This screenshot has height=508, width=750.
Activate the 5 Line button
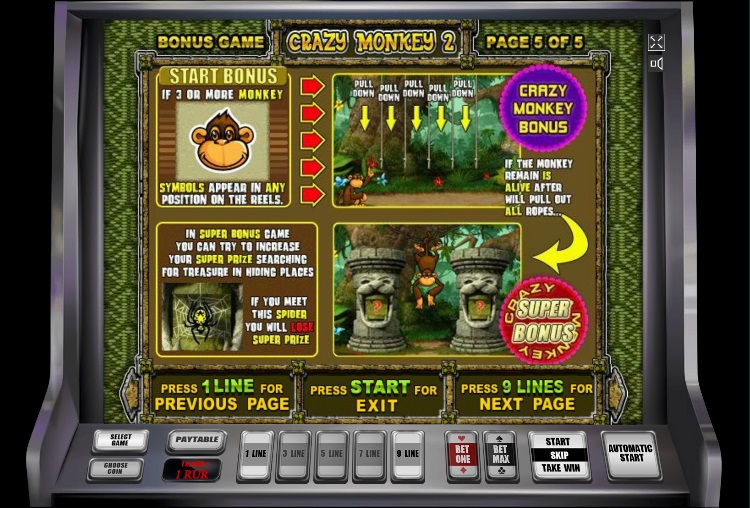(332, 455)
